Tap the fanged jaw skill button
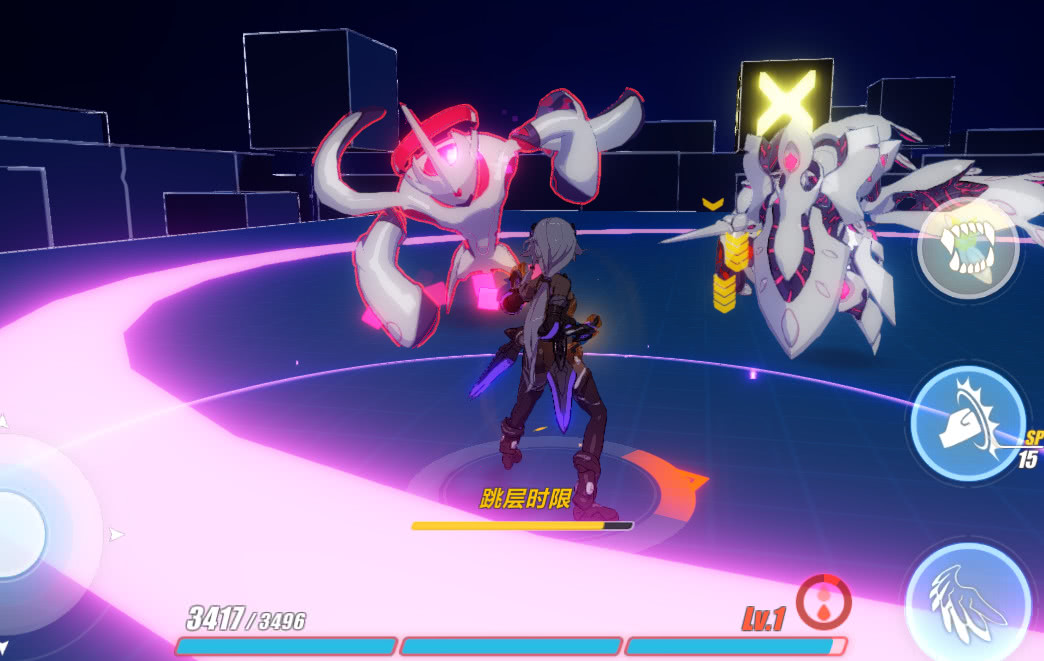1044x661 pixels. pyautogui.click(x=967, y=248)
